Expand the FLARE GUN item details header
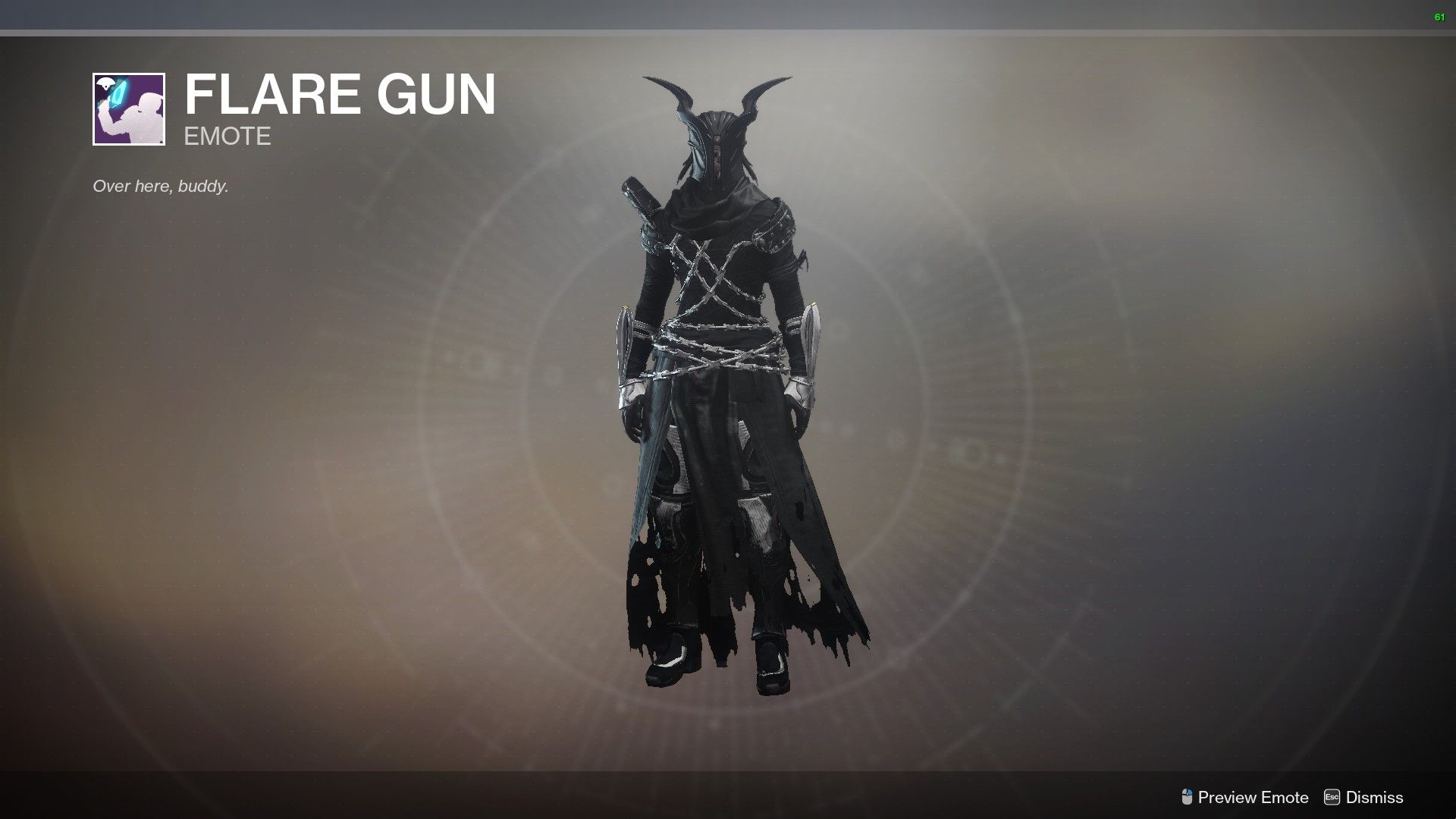The image size is (1456, 819). click(340, 93)
